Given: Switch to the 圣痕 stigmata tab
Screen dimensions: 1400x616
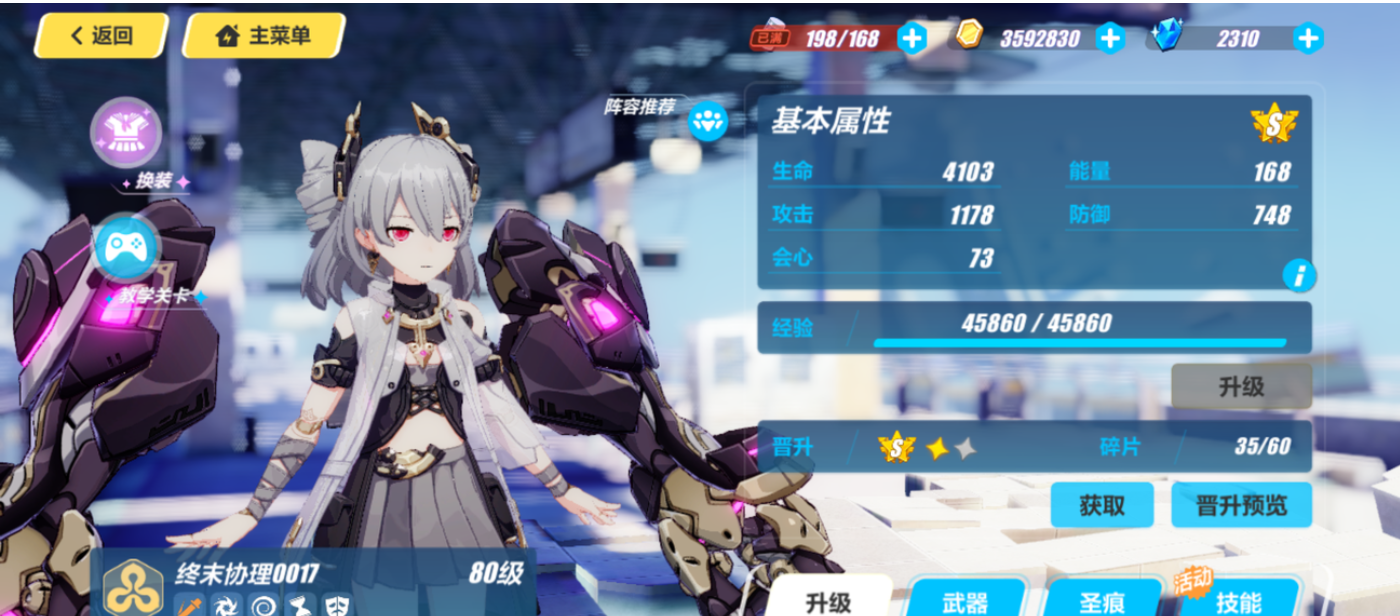Looking at the screenshot, I should point(1103,601).
